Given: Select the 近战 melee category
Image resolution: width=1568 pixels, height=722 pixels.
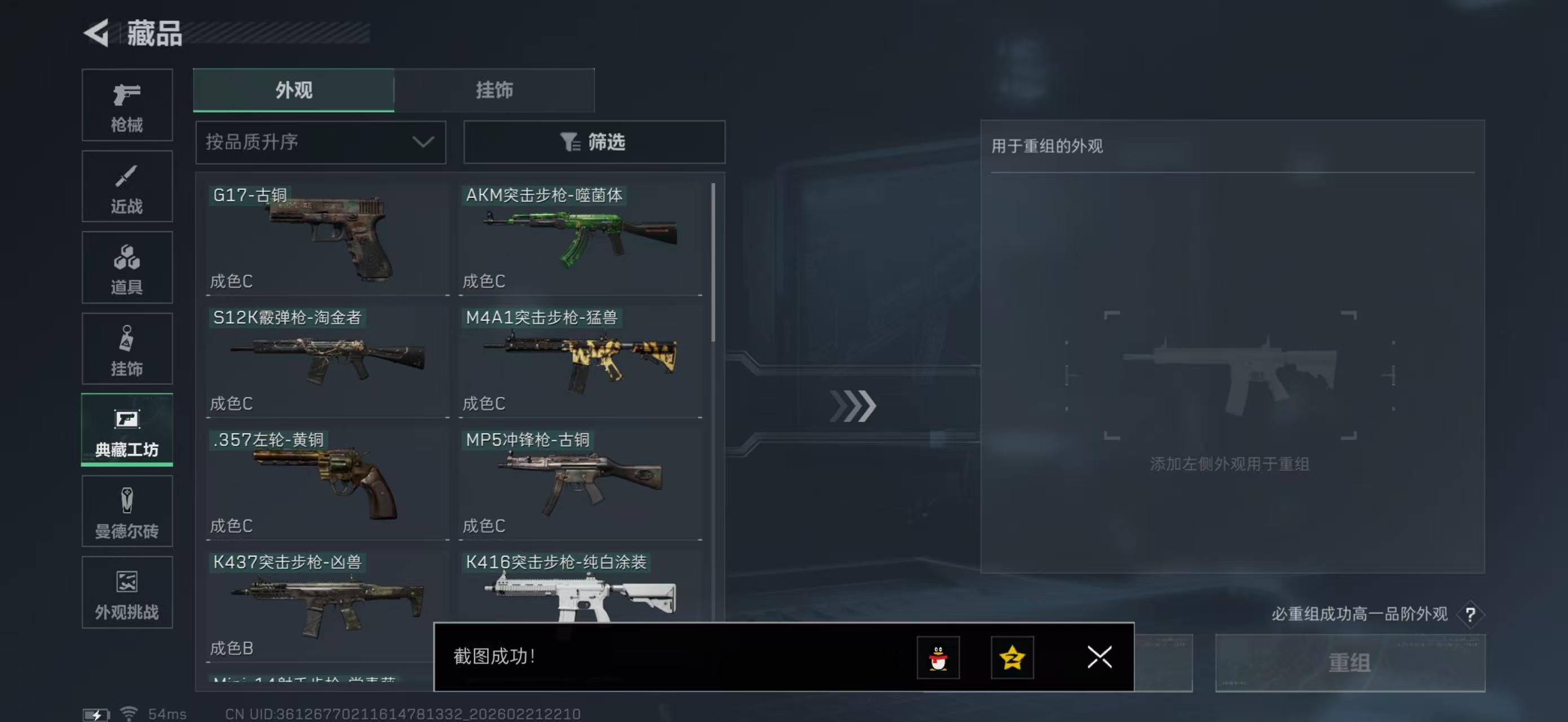Looking at the screenshot, I should point(127,186).
